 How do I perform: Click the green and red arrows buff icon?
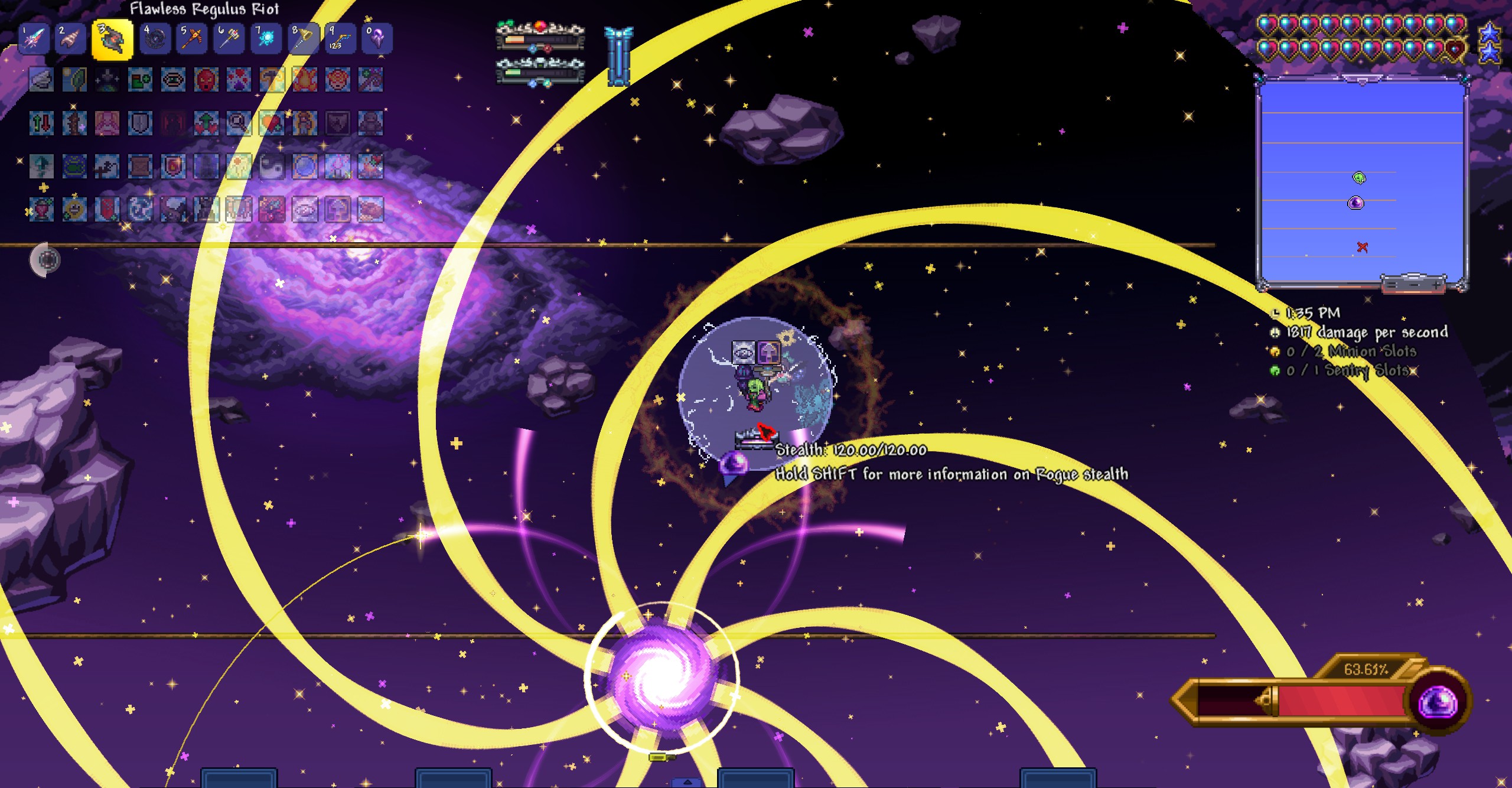[x=41, y=123]
